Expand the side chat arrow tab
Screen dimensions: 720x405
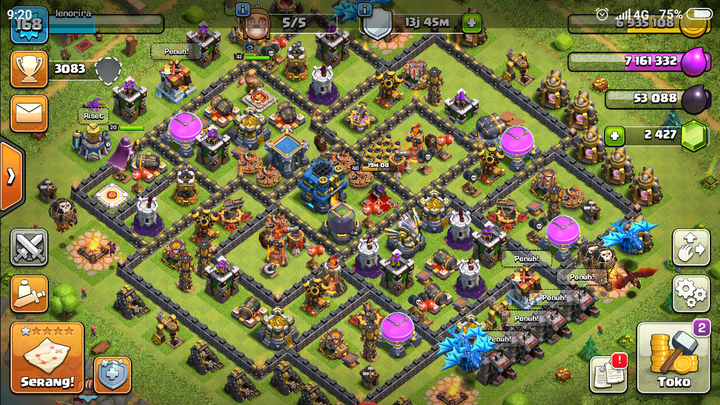11,176
